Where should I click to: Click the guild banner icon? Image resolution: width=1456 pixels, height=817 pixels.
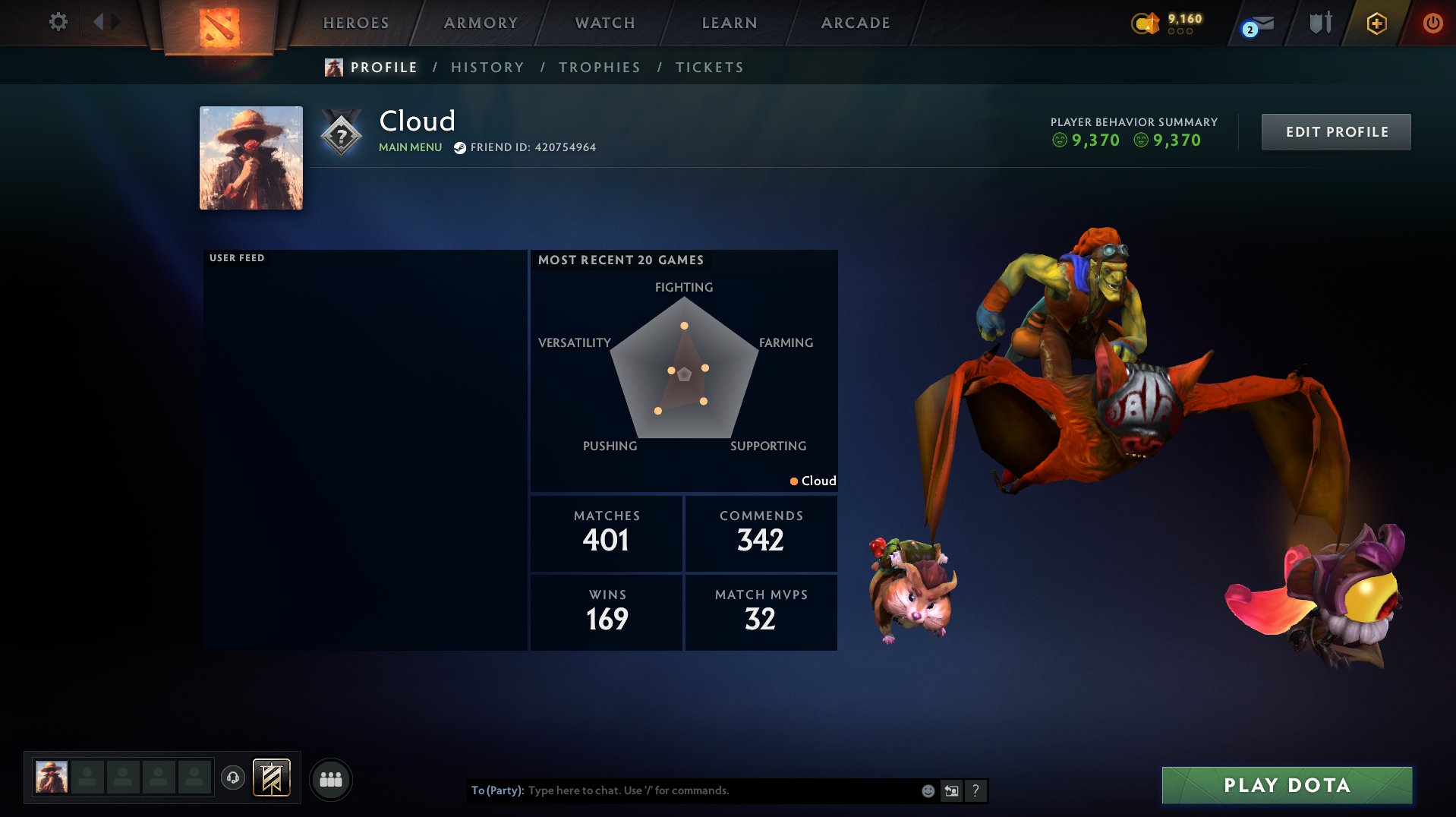pos(269,778)
